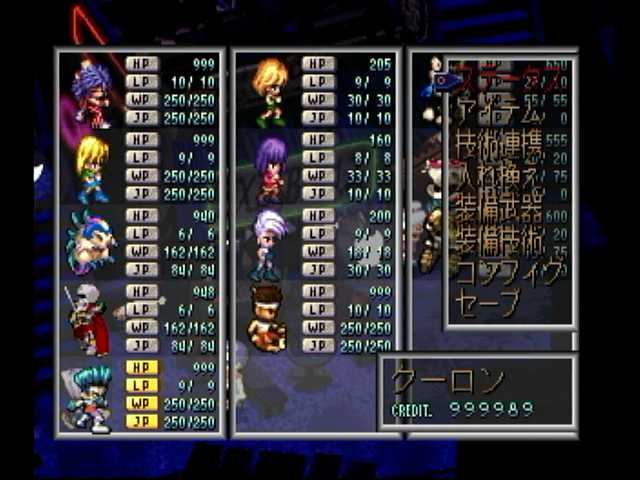Select the long purple-haired character in pink
The image size is (640, 480).
click(x=270, y=168)
